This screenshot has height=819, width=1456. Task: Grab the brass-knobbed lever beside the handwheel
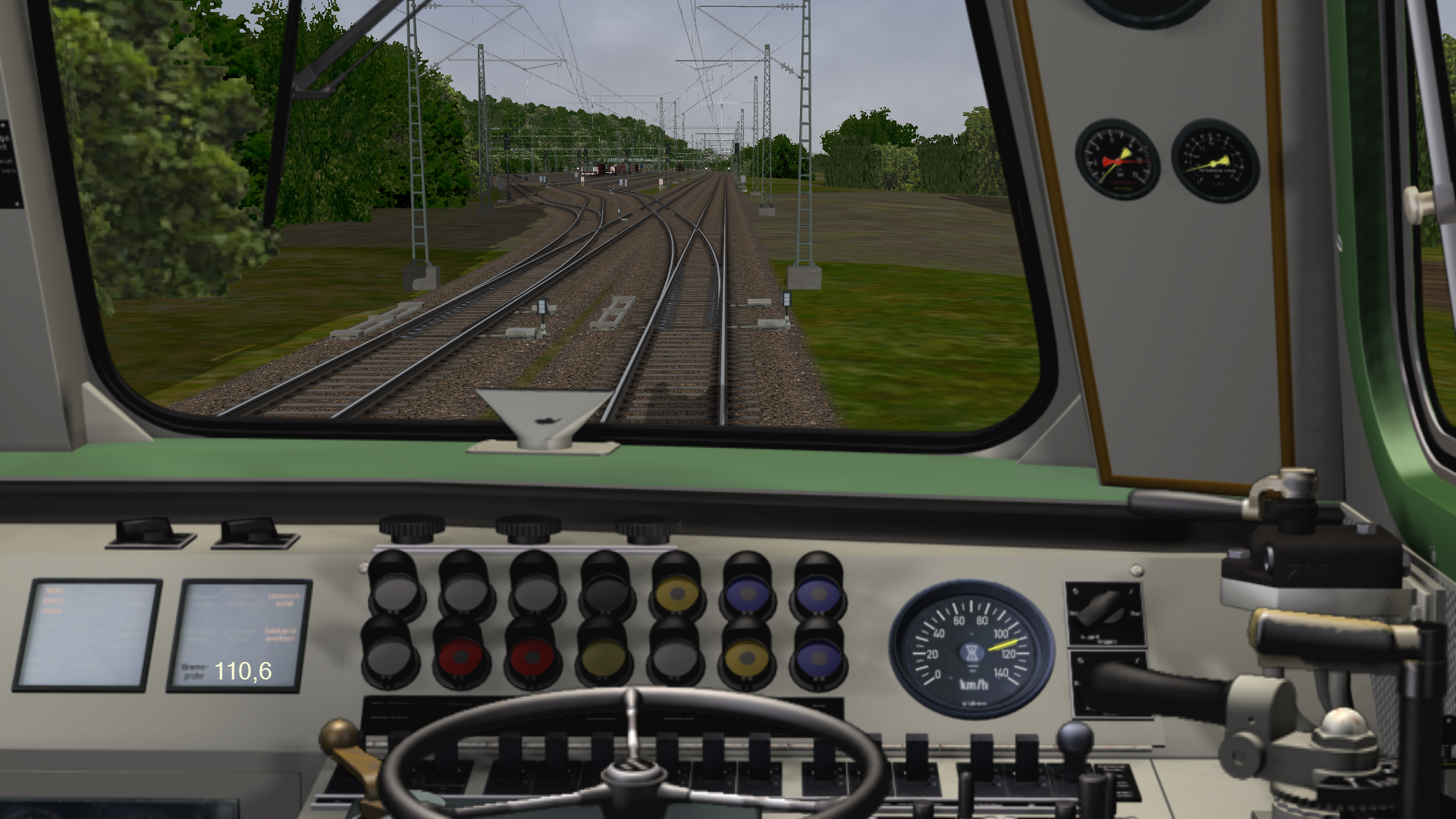[x=340, y=739]
